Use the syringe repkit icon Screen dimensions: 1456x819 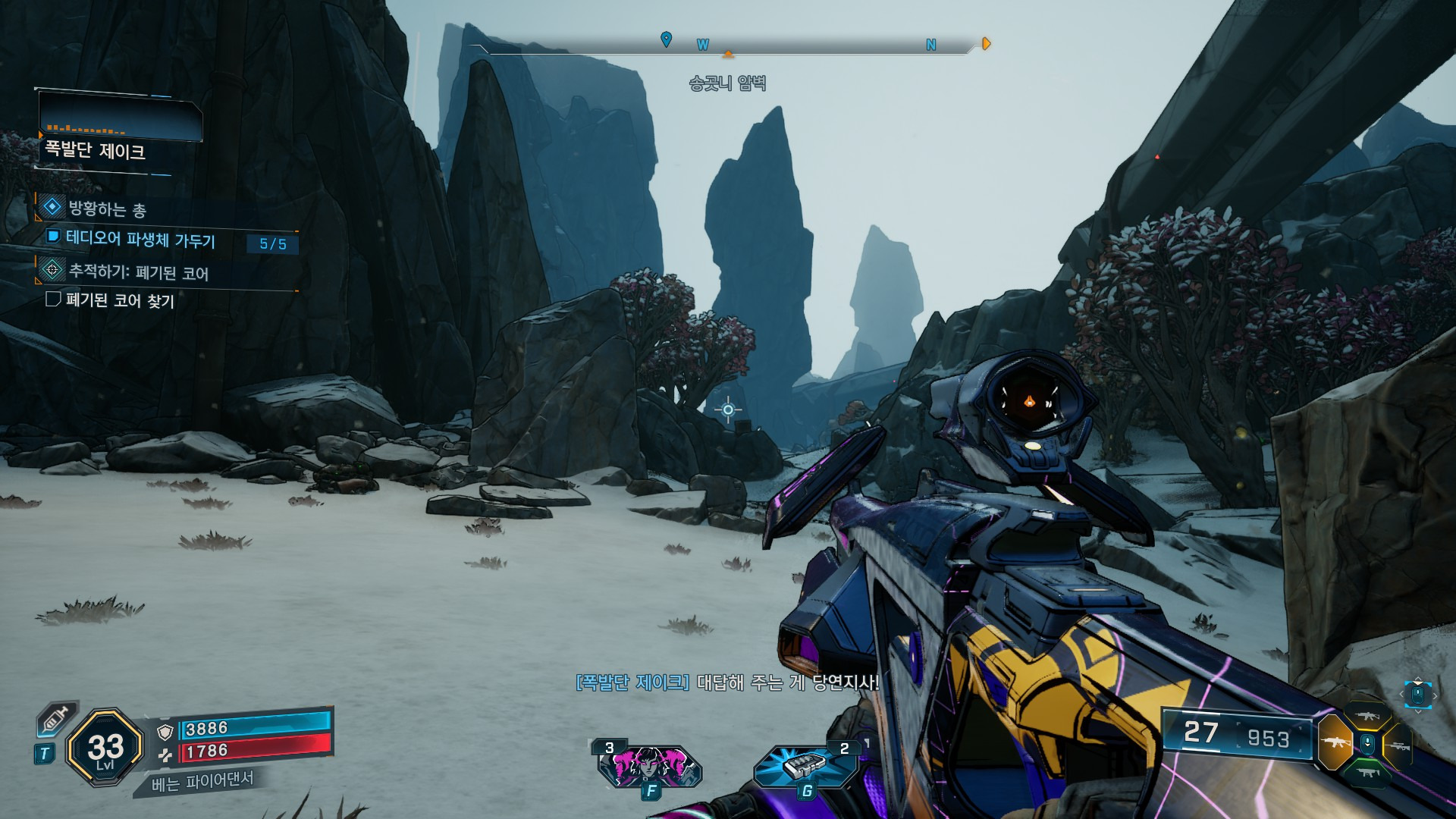pyautogui.click(x=56, y=718)
